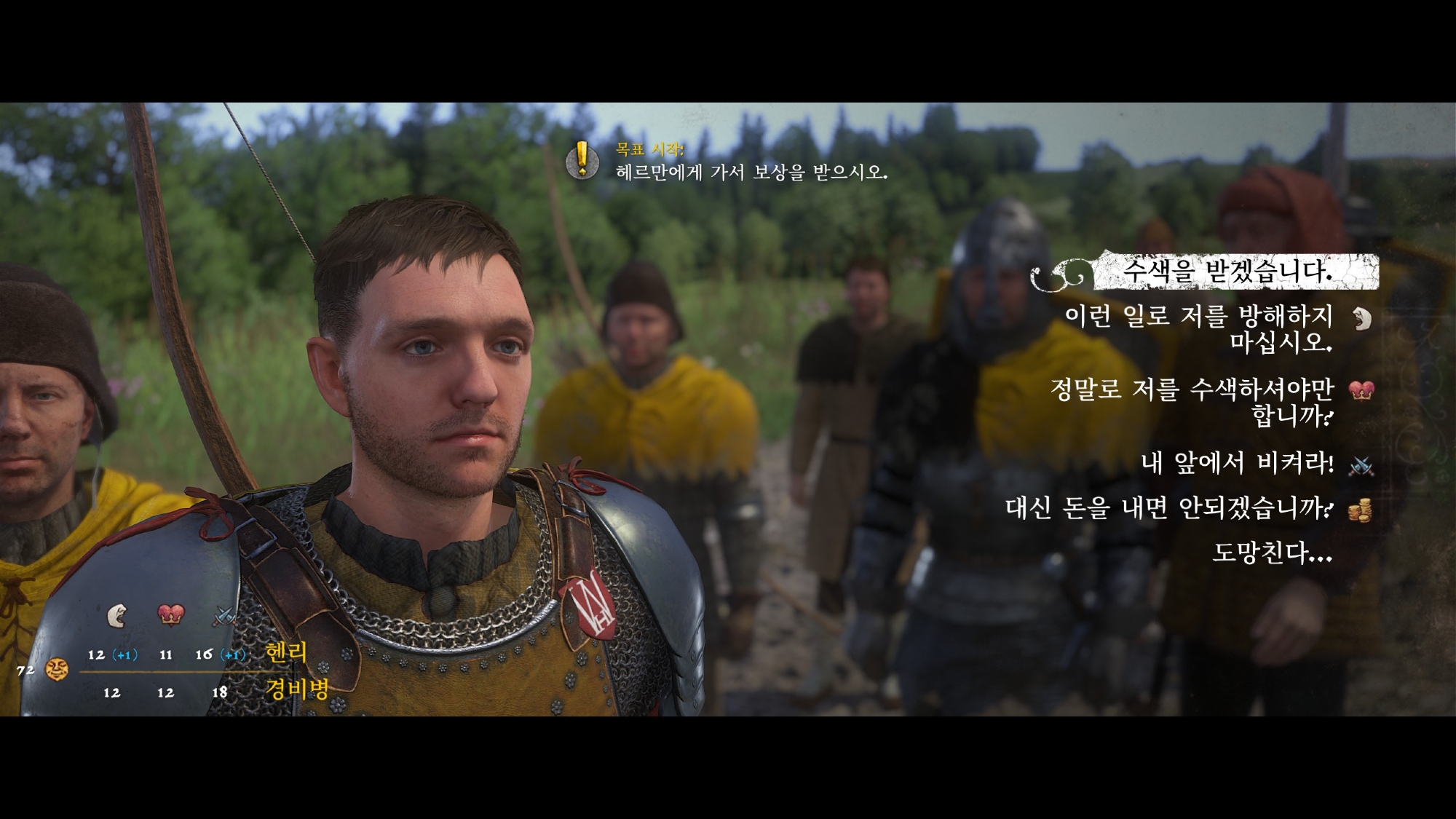Choose the reply "수색을 받겠습니다."
Image resolution: width=1456 pixels, height=819 pixels.
(1227, 272)
